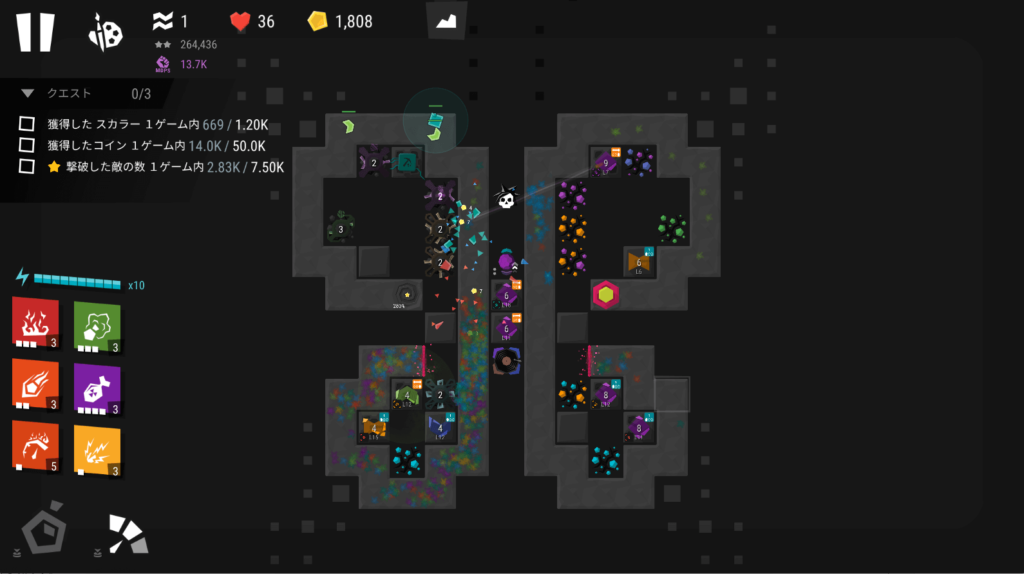The height and width of the screenshot is (574, 1024).
Task: Use the green smoke cloud ability
Action: point(97,323)
